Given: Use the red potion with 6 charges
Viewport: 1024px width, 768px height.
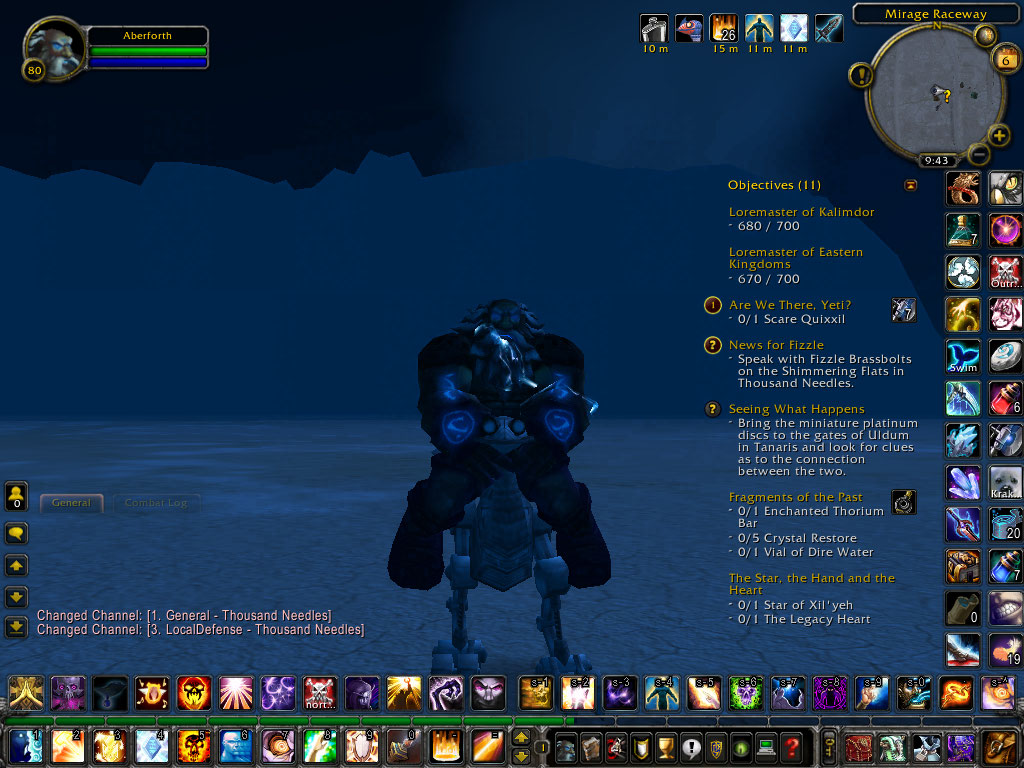Looking at the screenshot, I should coord(1004,398).
